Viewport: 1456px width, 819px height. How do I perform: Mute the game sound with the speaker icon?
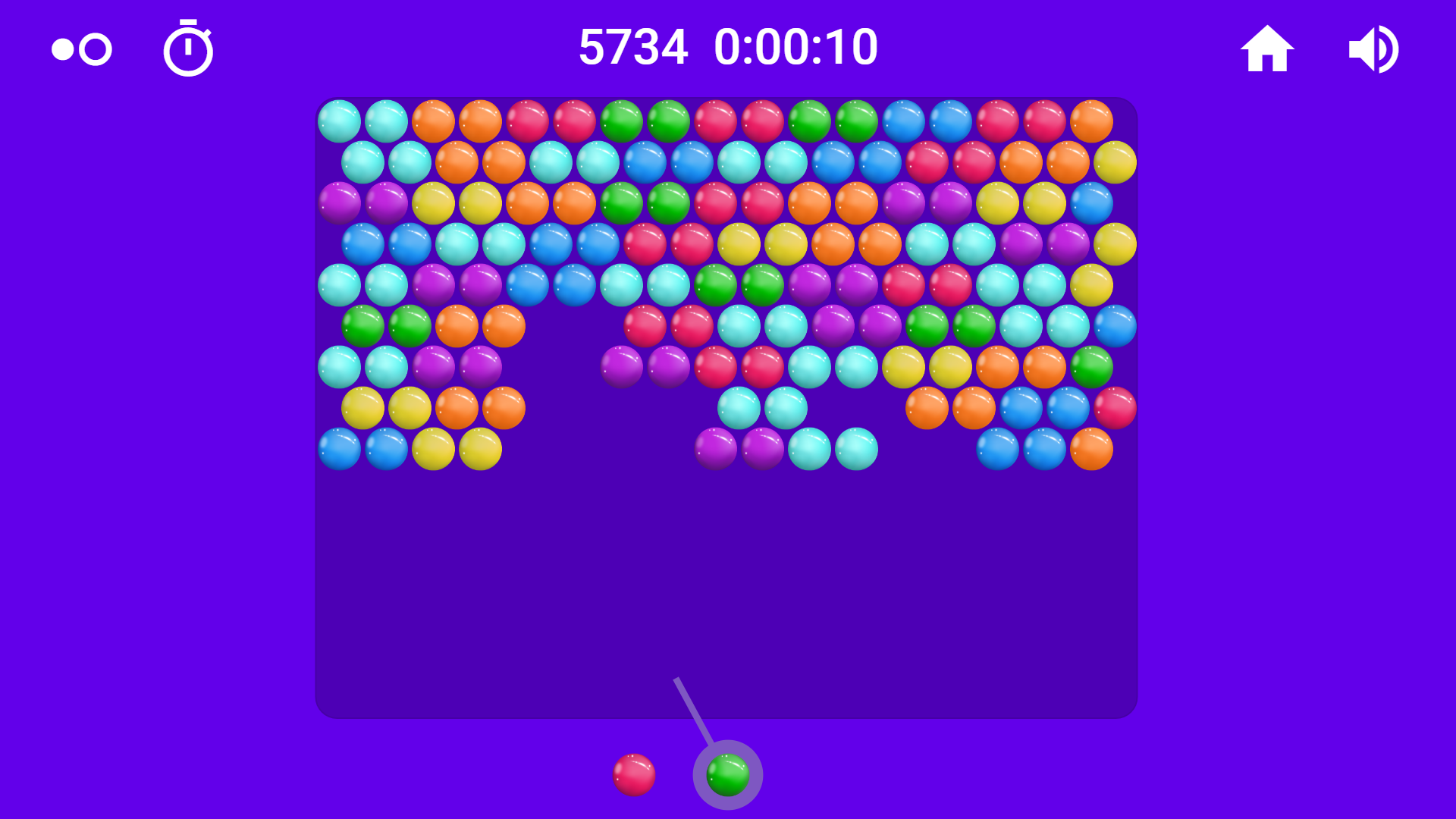click(x=1373, y=47)
